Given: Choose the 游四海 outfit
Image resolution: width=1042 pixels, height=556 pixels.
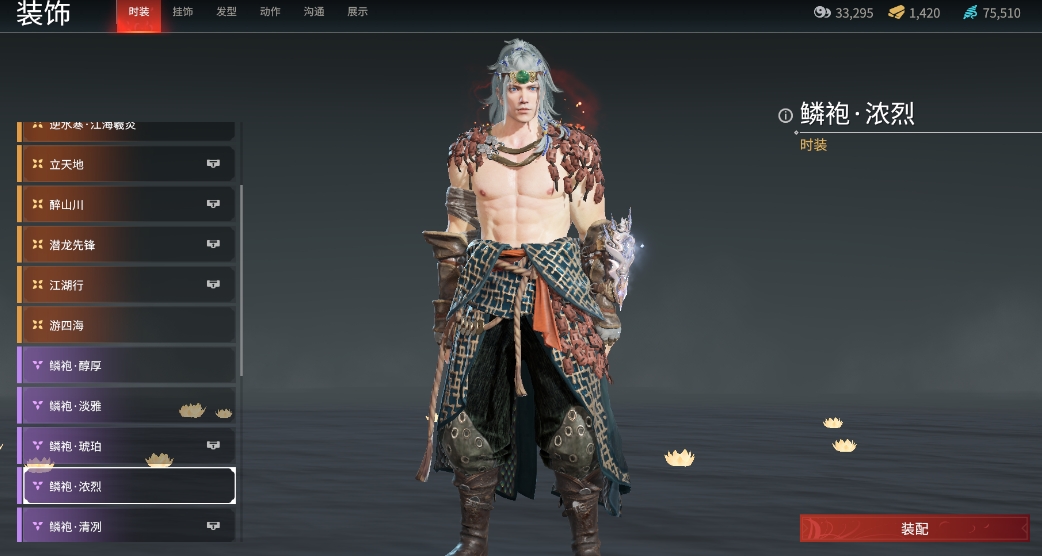Looking at the screenshot, I should (128, 325).
